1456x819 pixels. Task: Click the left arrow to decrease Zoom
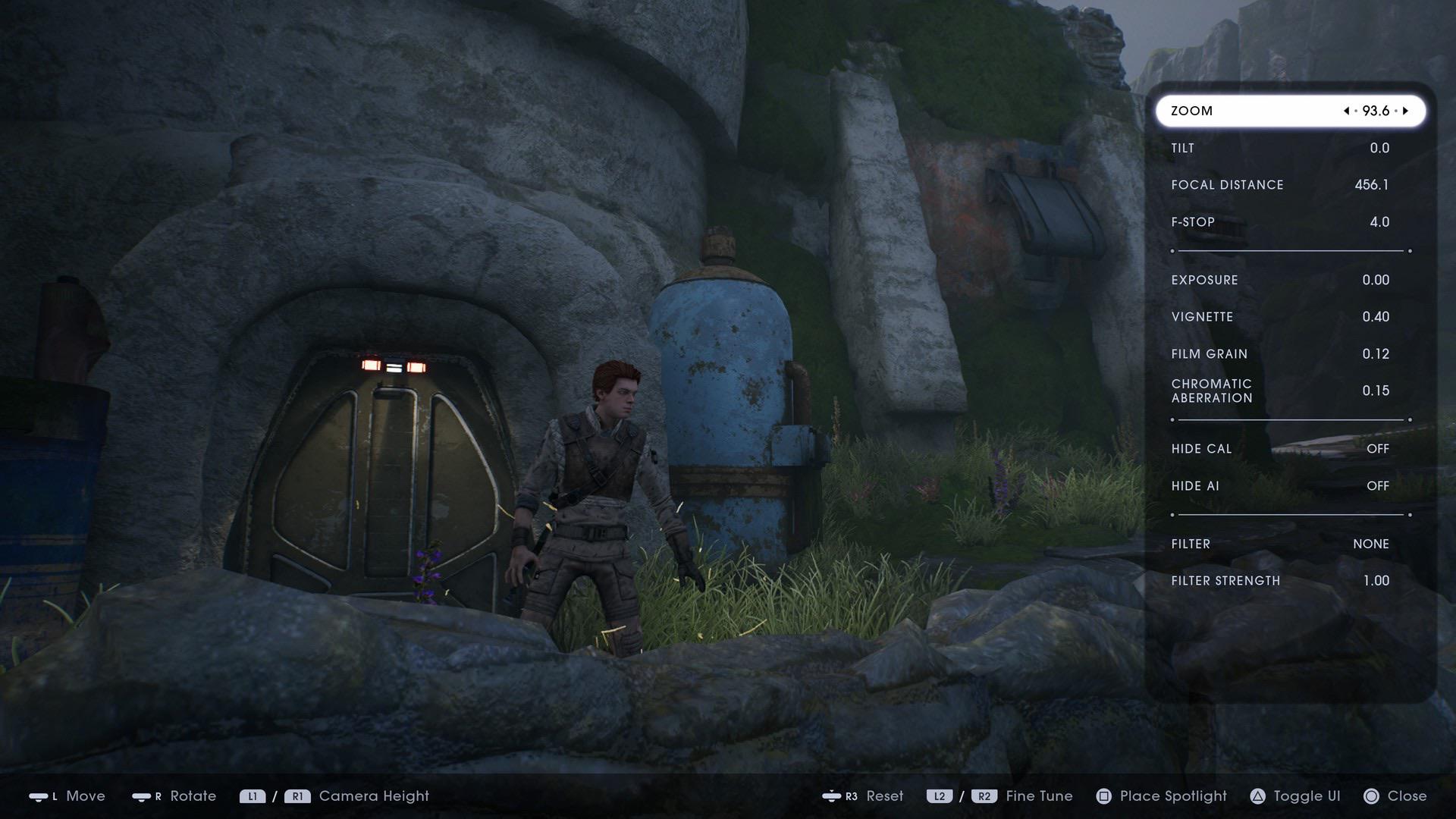(x=1347, y=110)
